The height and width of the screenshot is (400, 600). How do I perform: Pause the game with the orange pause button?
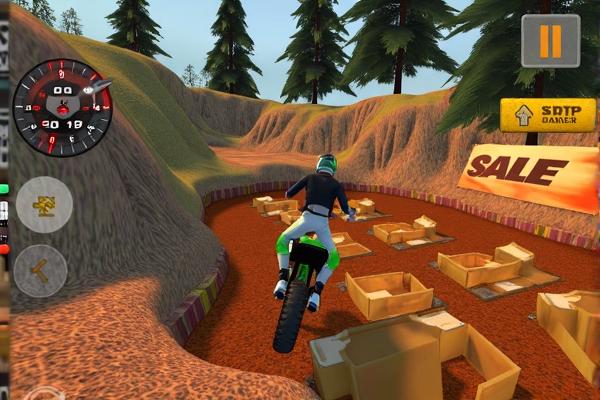pos(550,41)
